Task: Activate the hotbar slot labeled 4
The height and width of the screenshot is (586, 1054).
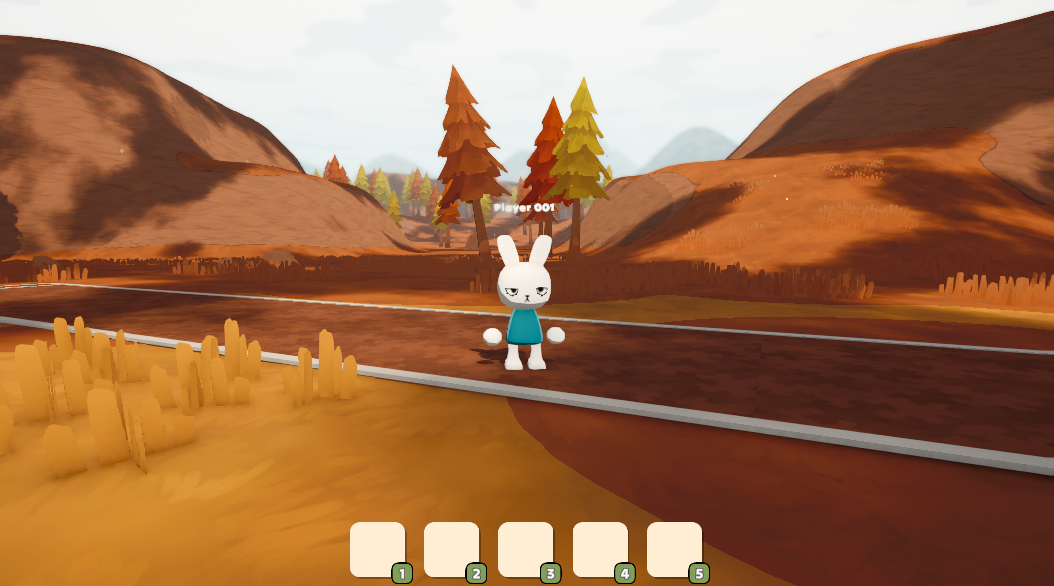Action: pos(600,549)
